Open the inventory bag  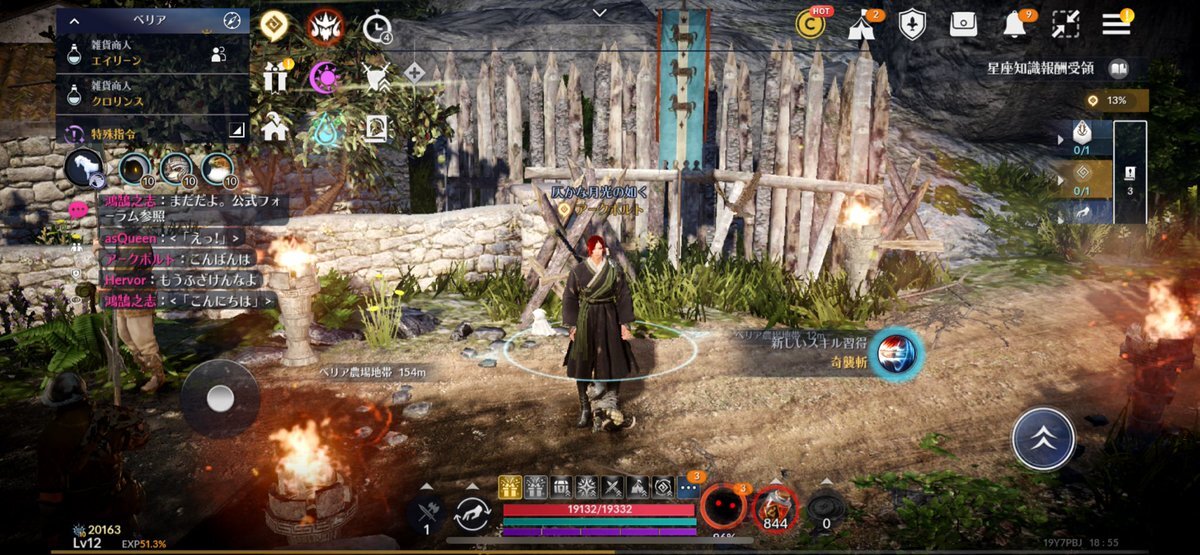(x=964, y=24)
